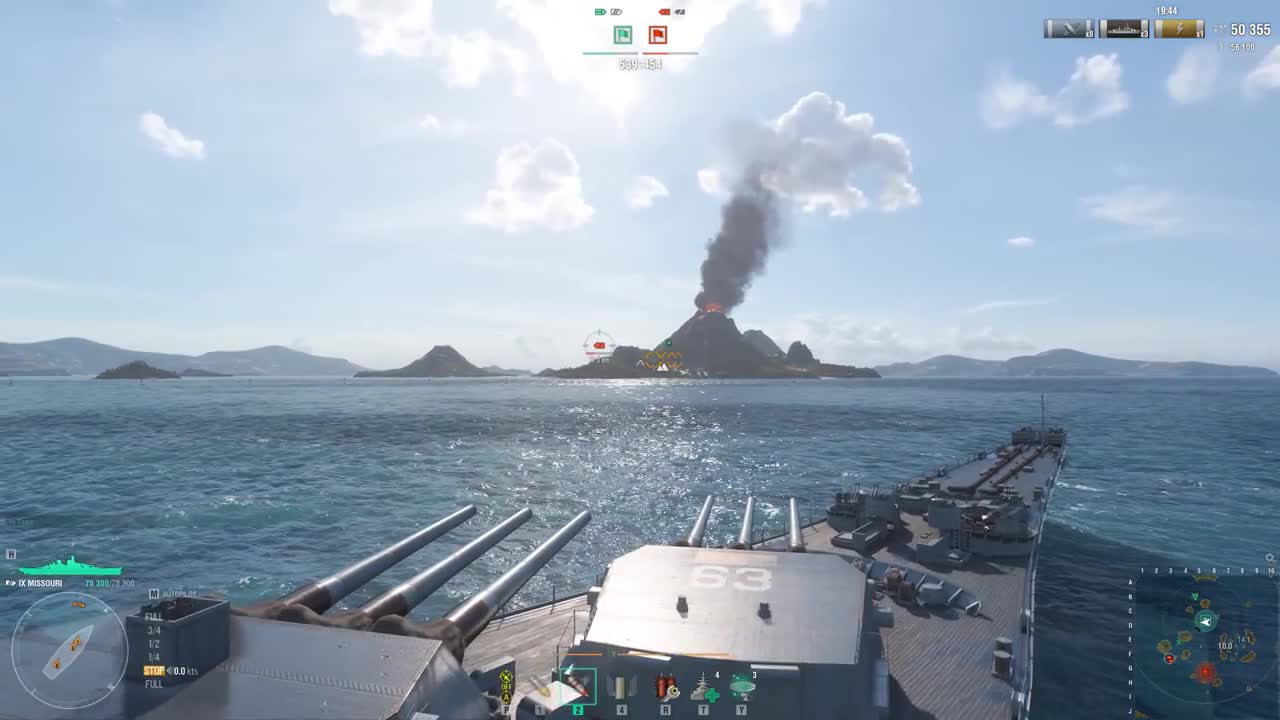
Task: Activate the Surveillance Radar consumable
Action: [741, 686]
